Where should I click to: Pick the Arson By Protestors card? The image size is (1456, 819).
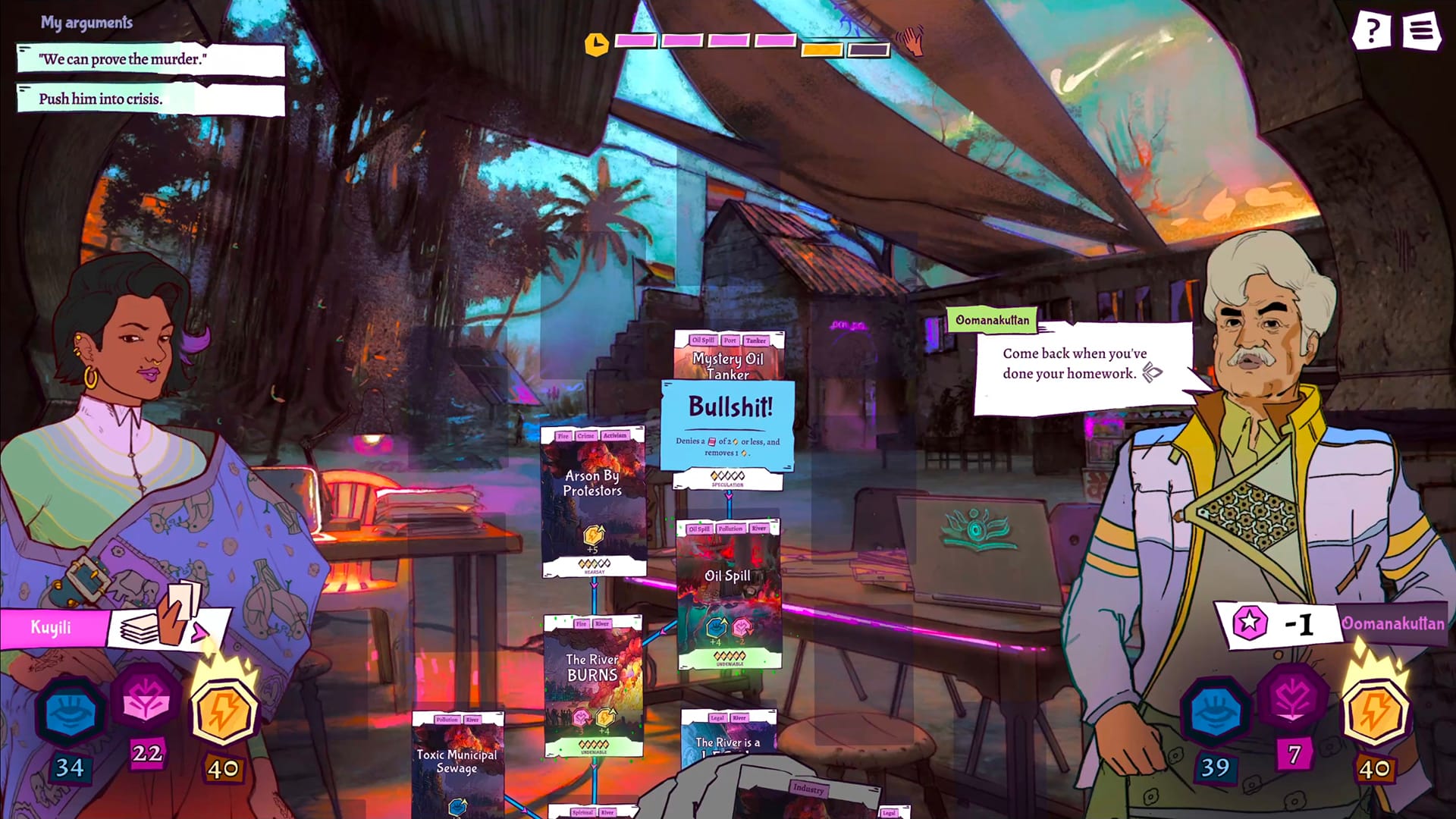point(593,500)
